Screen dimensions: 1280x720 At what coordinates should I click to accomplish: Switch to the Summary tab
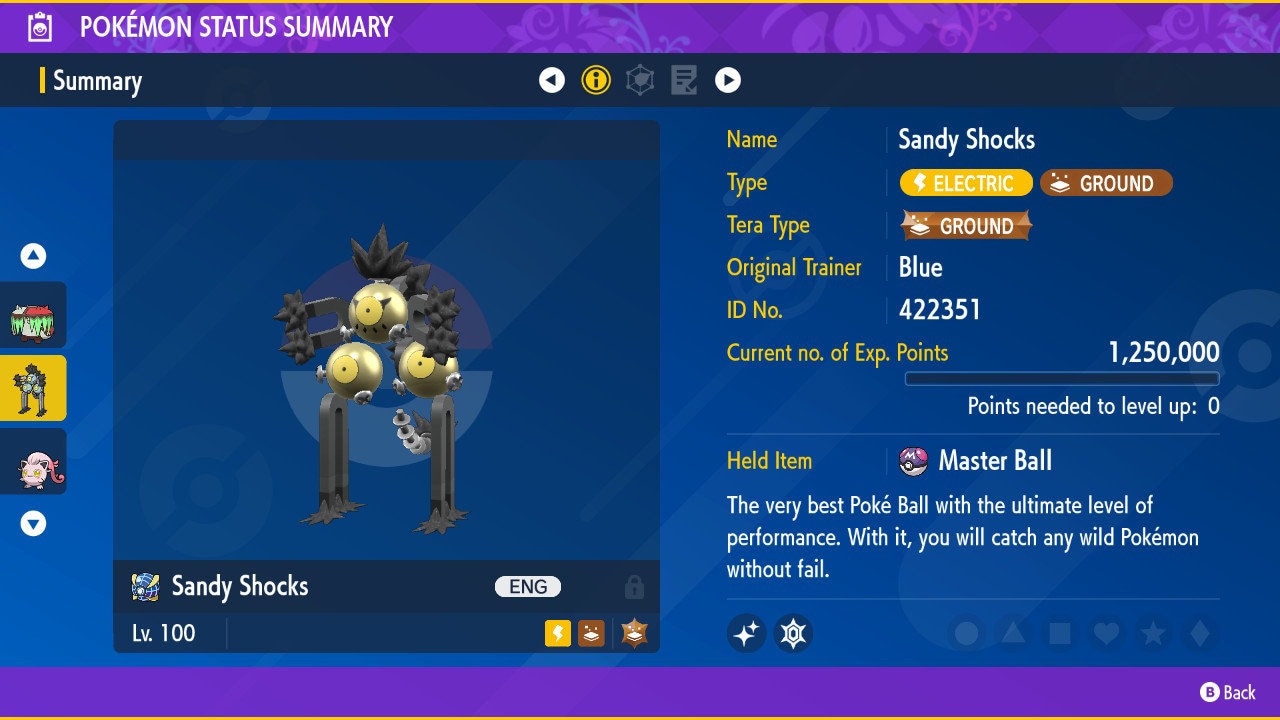(x=97, y=80)
